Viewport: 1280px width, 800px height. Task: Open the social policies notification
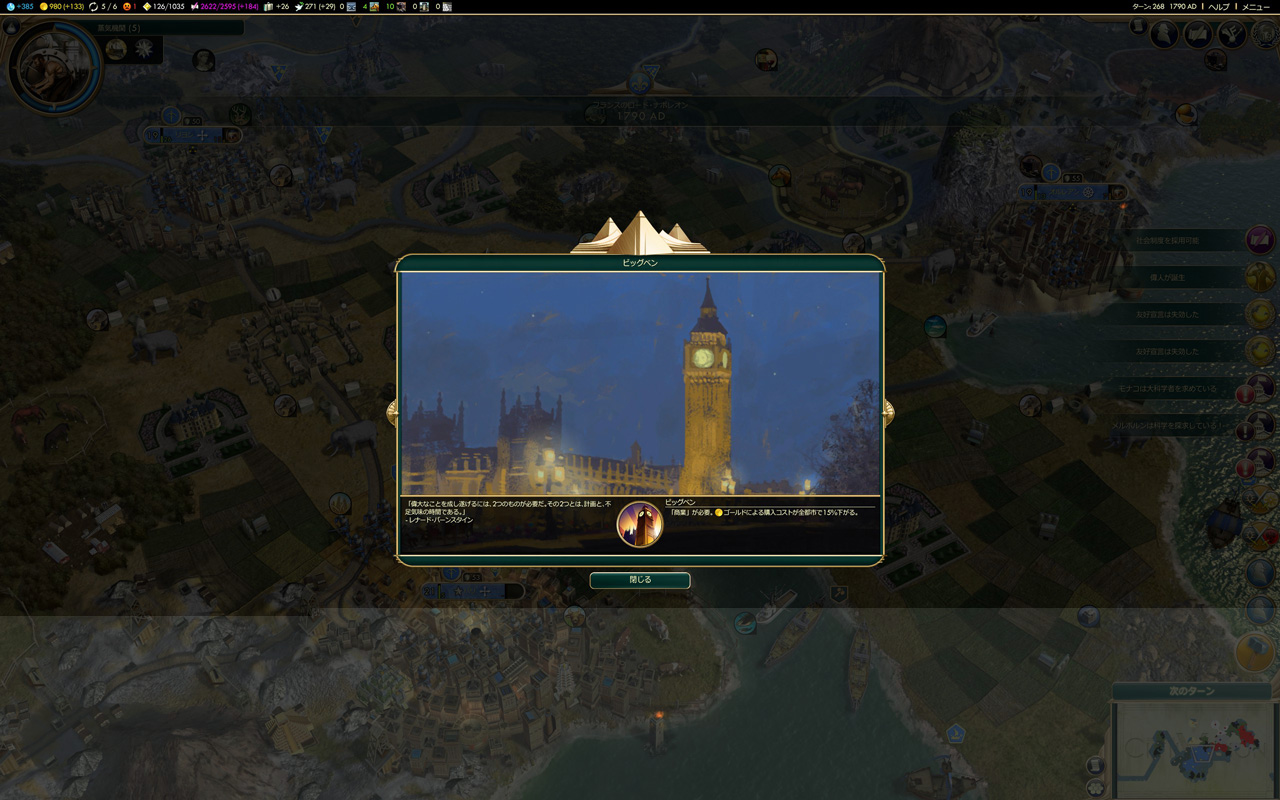[1260, 240]
